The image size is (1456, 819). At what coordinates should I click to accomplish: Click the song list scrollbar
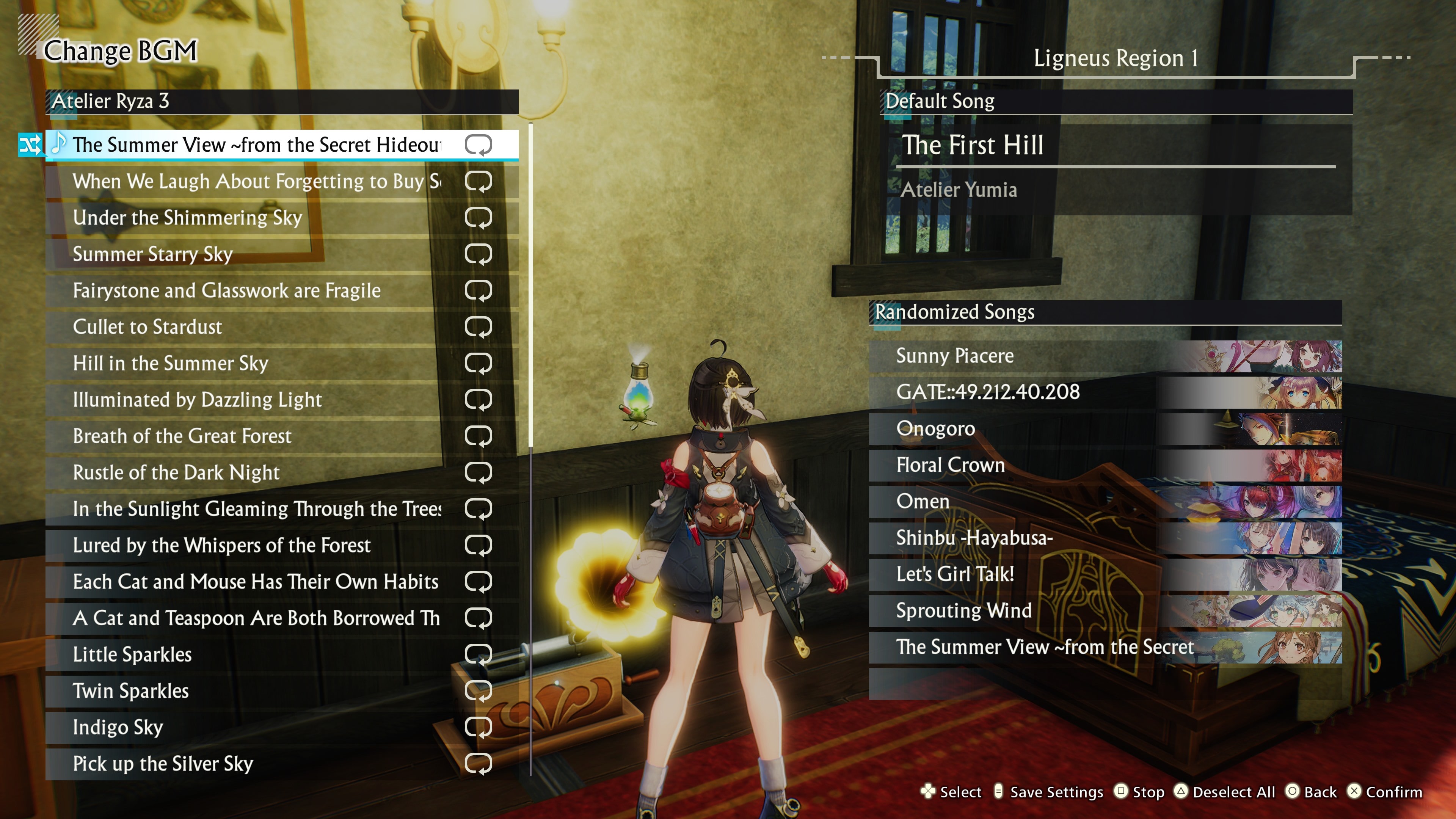532,282
